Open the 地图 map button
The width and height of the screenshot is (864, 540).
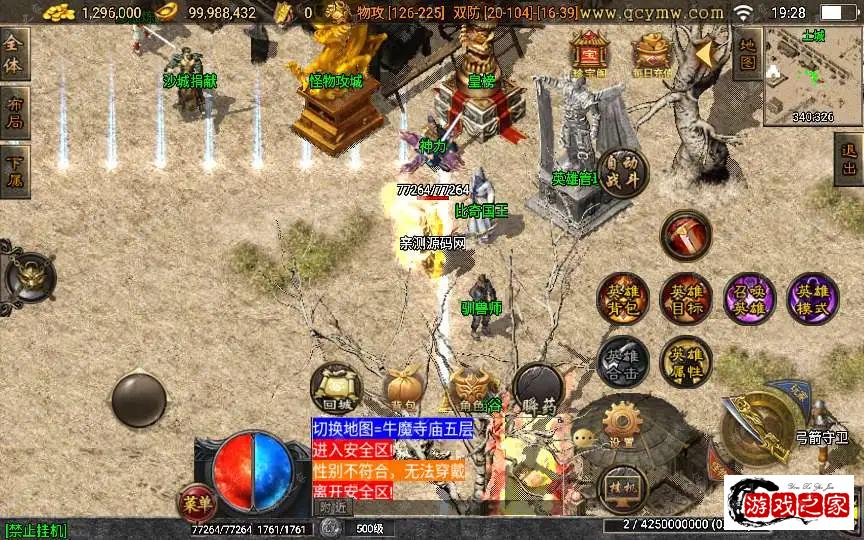(x=746, y=54)
